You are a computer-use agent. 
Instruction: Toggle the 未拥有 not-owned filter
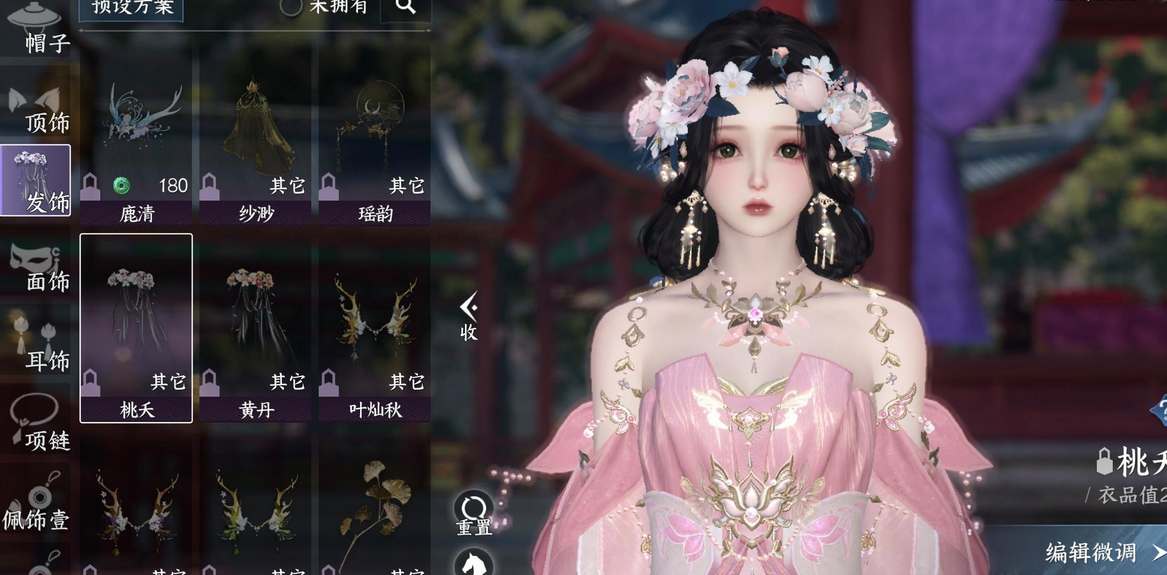291,7
